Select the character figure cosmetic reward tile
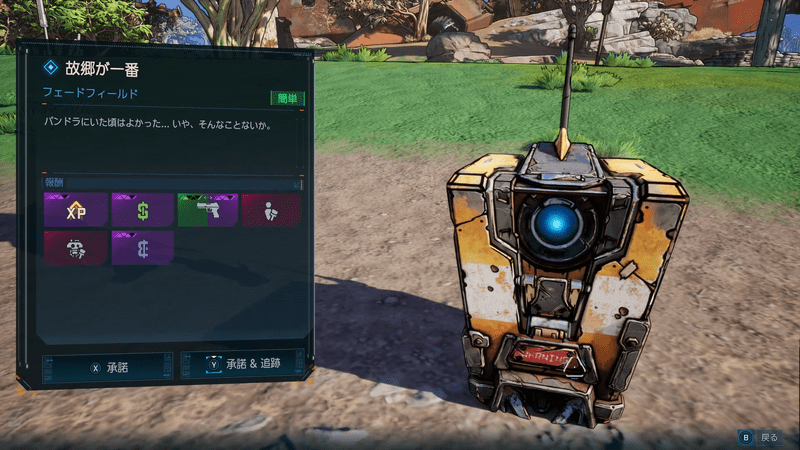Viewport: 800px width, 450px height. pos(270,210)
